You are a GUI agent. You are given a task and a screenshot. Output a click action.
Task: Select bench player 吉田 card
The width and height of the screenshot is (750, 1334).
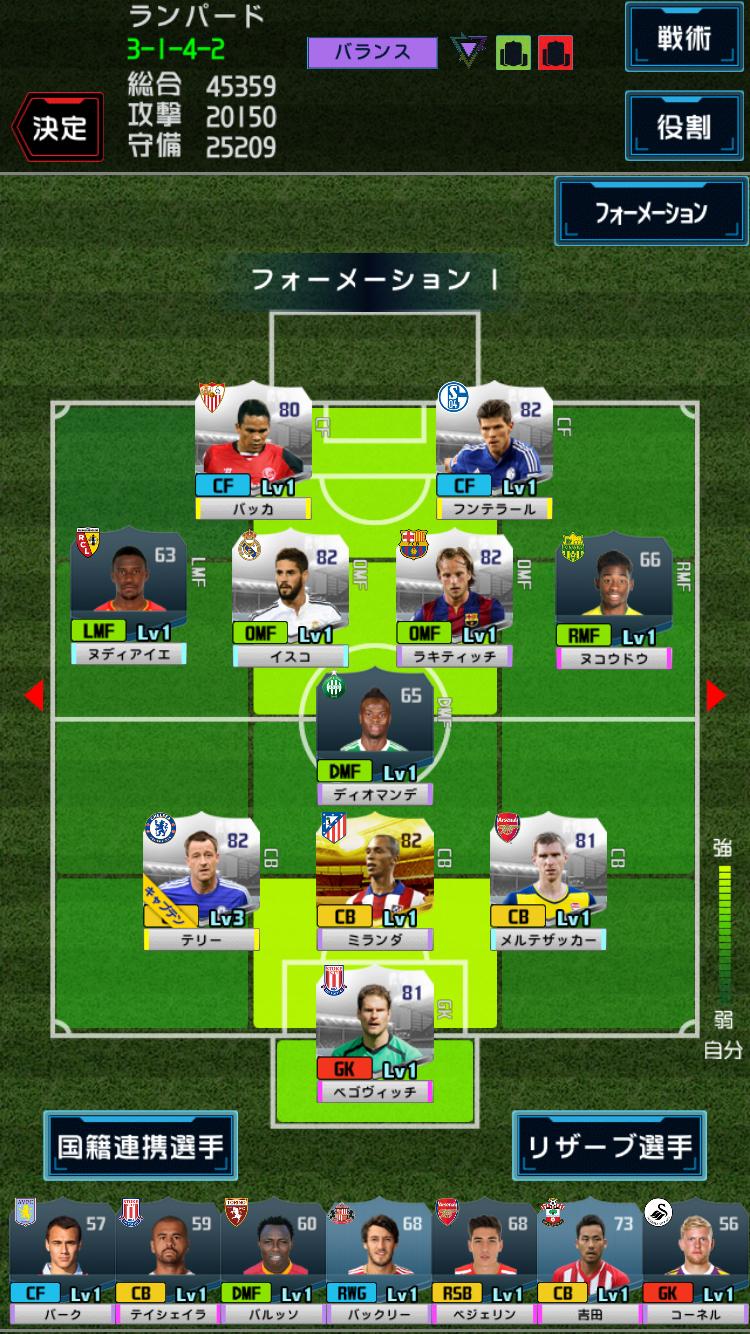590,1262
